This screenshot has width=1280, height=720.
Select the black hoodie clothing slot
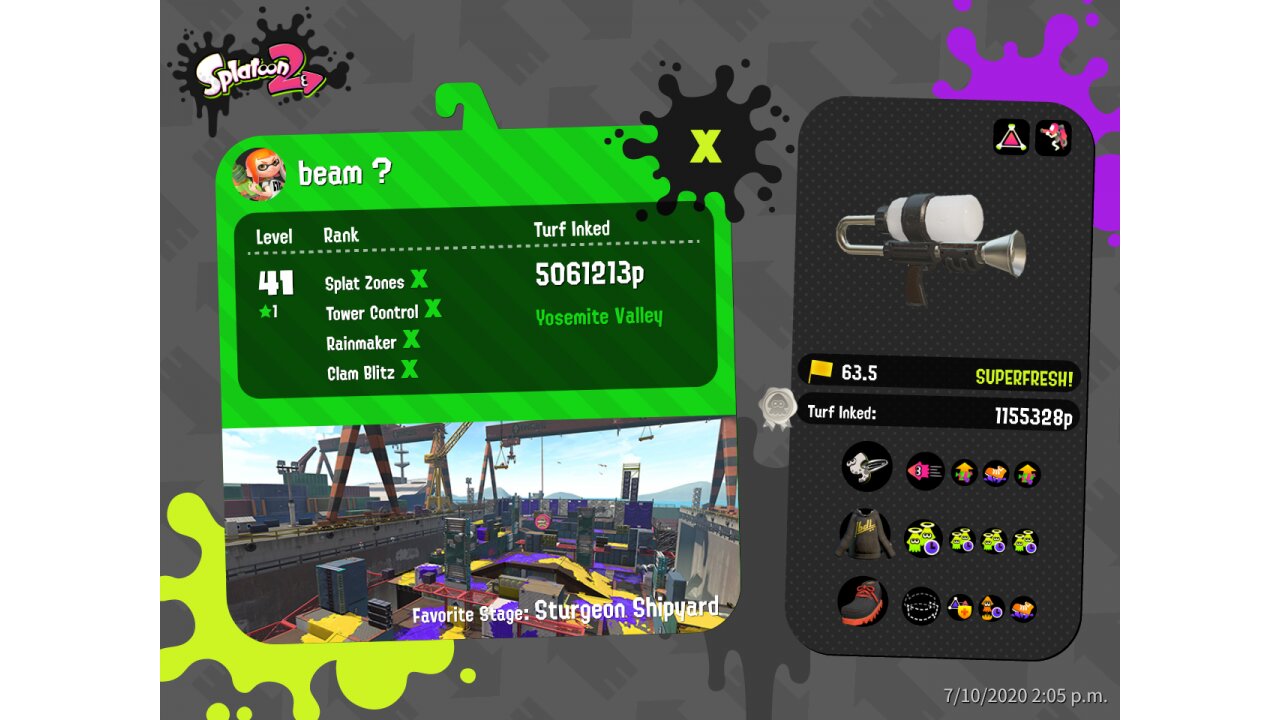point(866,536)
